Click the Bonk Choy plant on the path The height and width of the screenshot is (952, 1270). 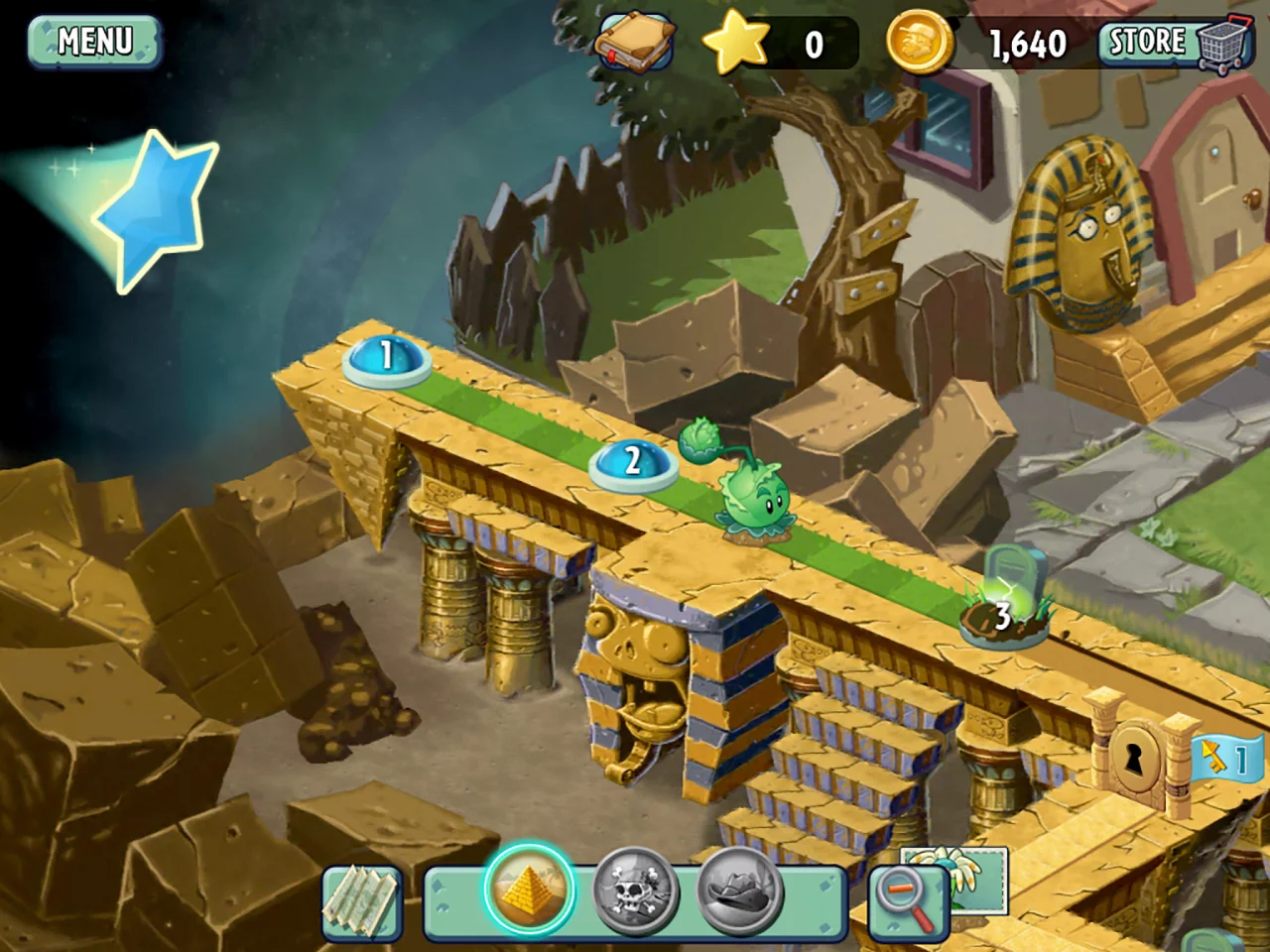coord(752,496)
